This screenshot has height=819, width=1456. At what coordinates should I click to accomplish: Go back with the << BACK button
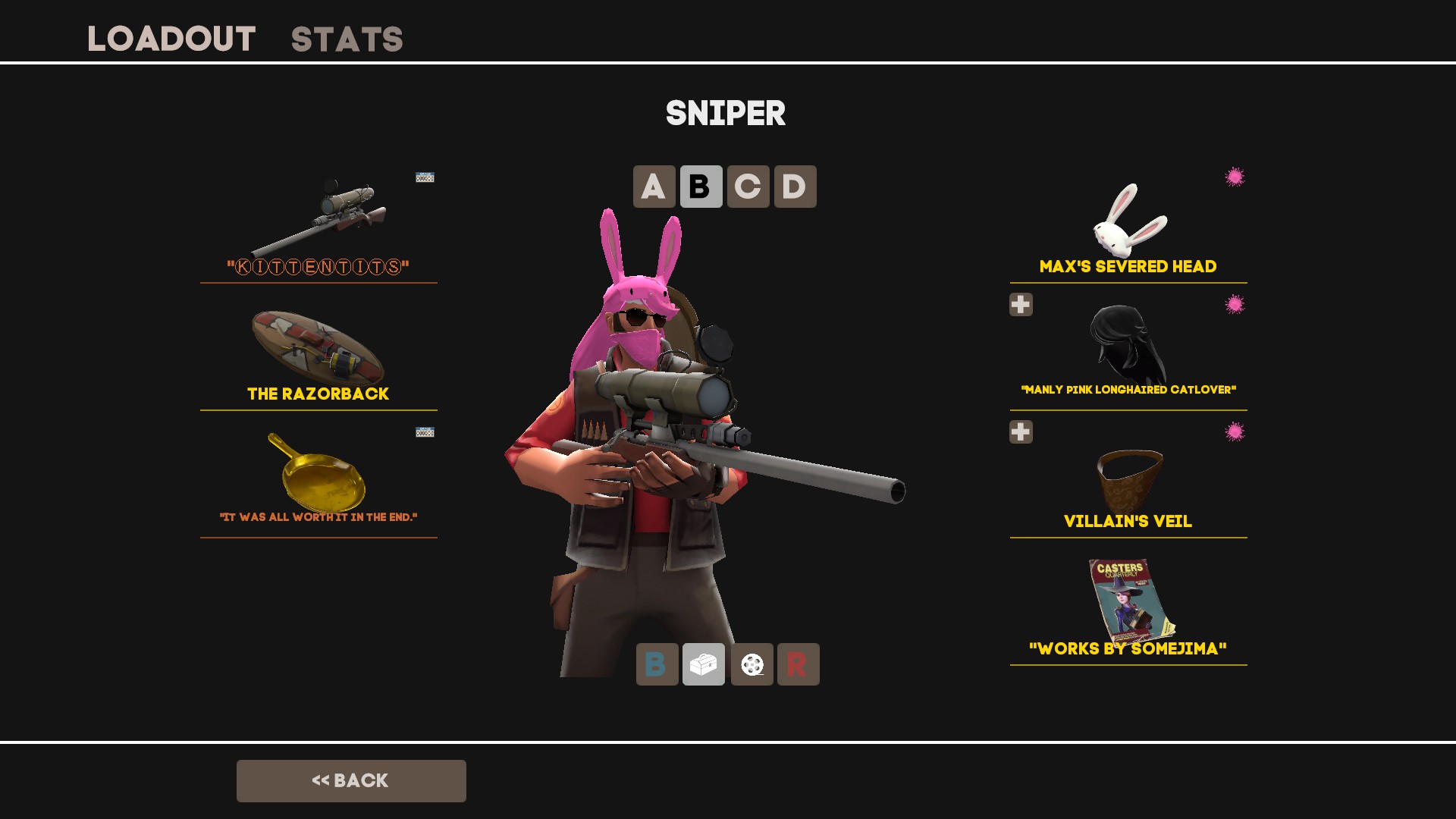click(x=351, y=781)
